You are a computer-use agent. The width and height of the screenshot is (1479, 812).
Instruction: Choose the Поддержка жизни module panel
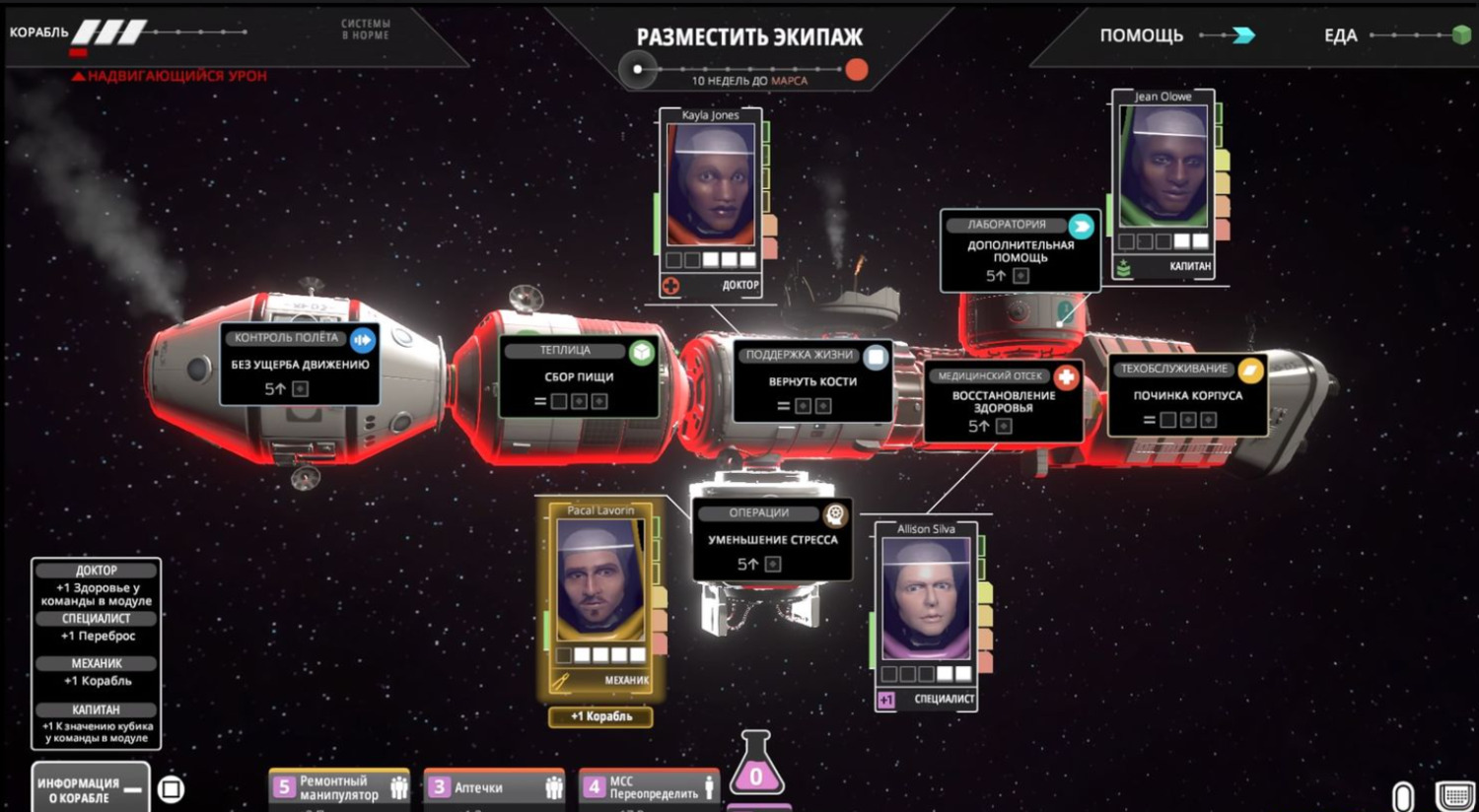(812, 380)
